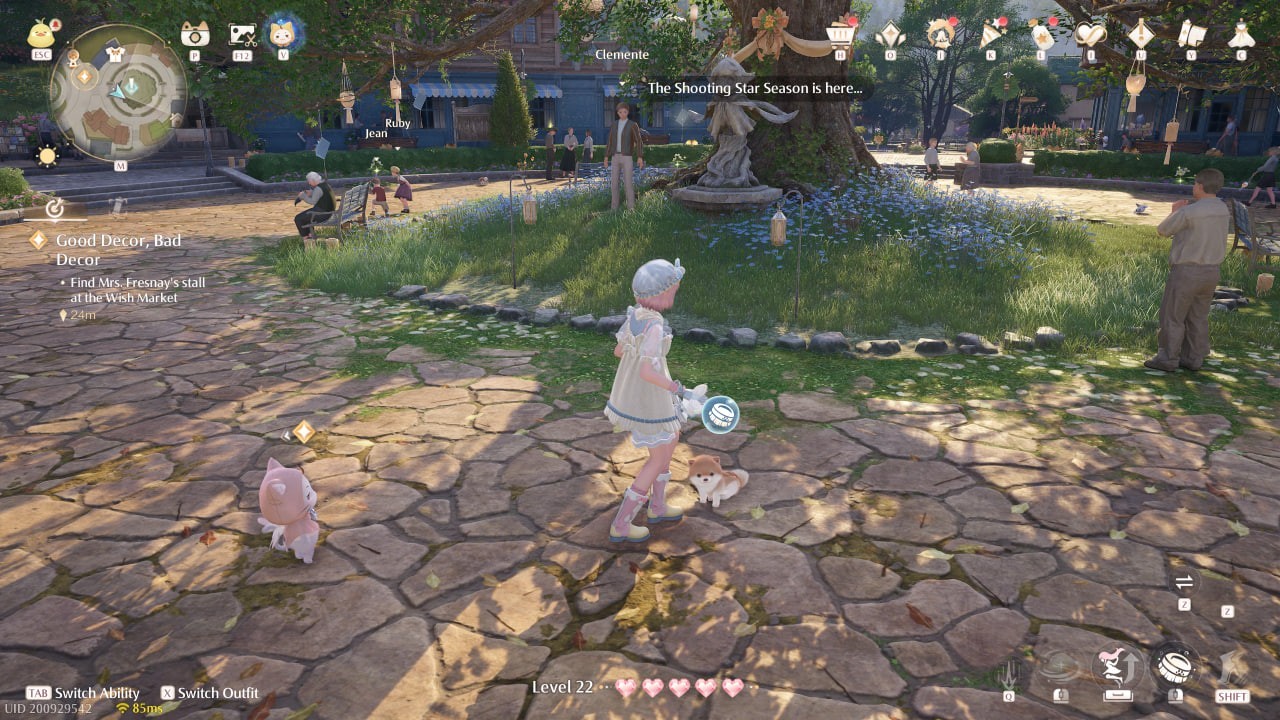The height and width of the screenshot is (720, 1280).
Task: Click the sun weather icon under minimap
Action: [47, 155]
